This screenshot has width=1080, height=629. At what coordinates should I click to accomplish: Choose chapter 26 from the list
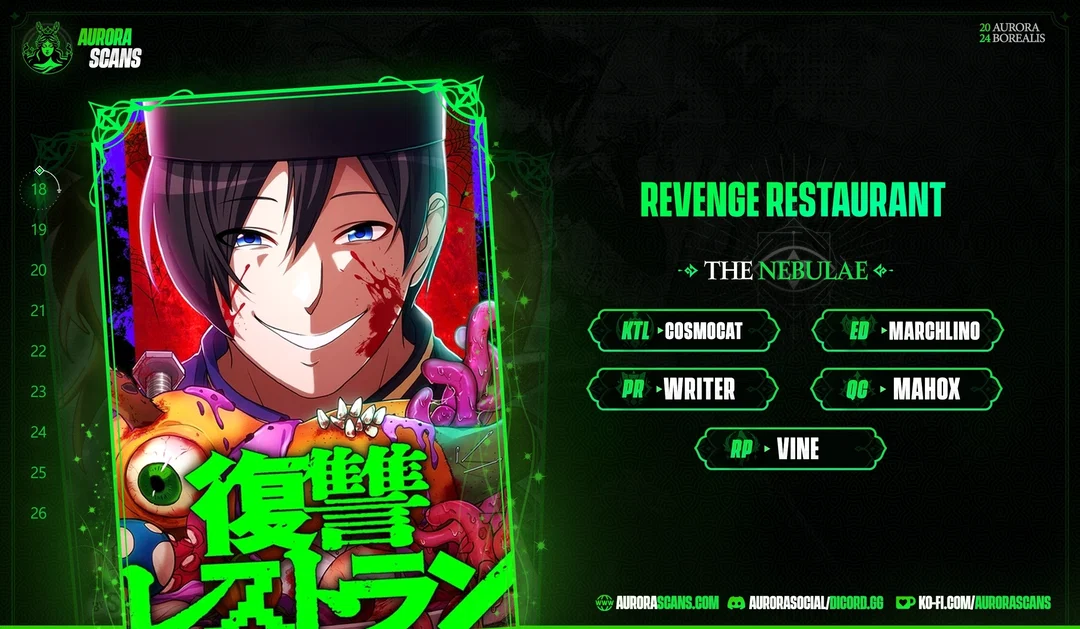click(x=39, y=513)
